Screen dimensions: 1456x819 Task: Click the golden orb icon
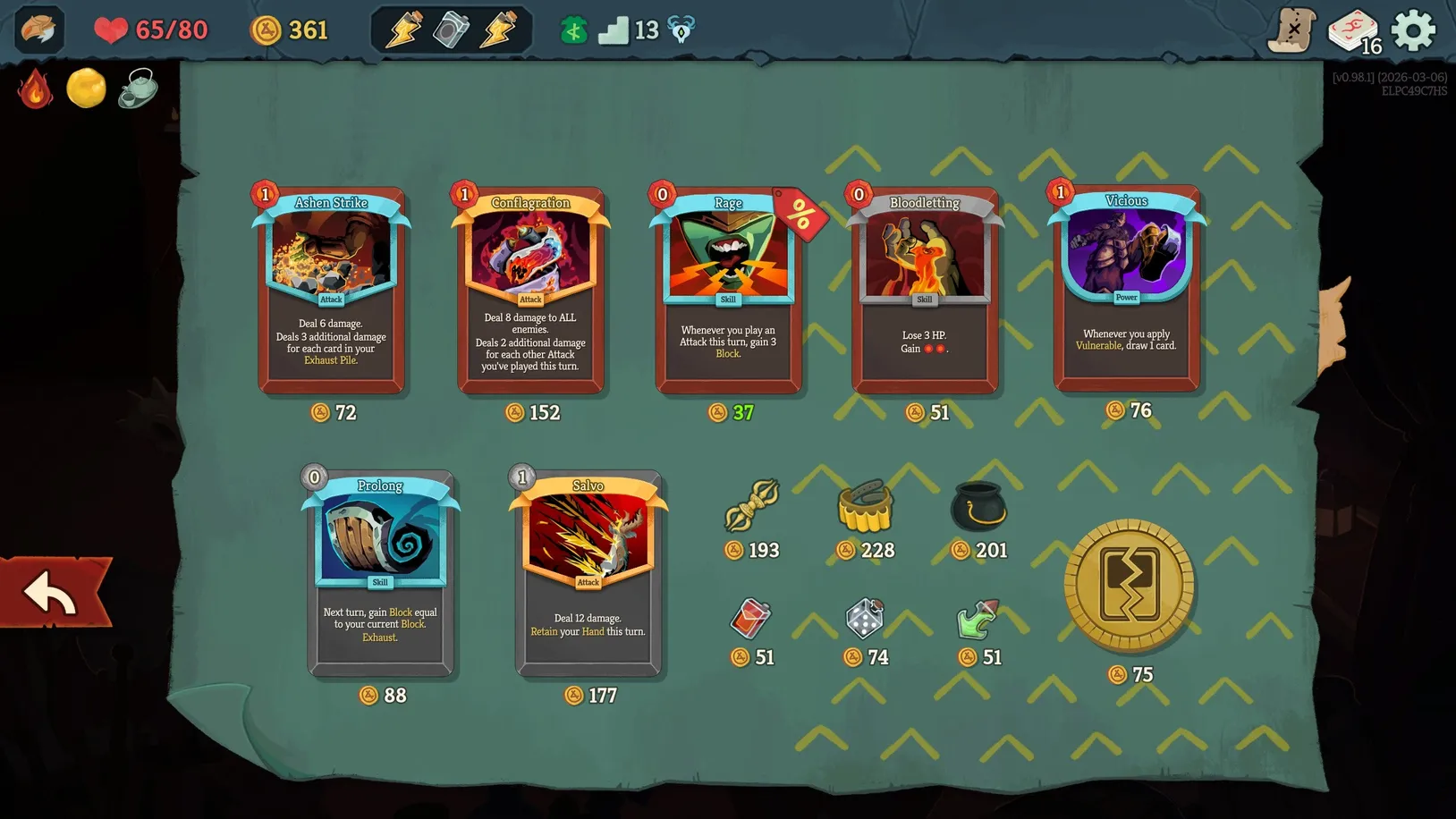86,89
